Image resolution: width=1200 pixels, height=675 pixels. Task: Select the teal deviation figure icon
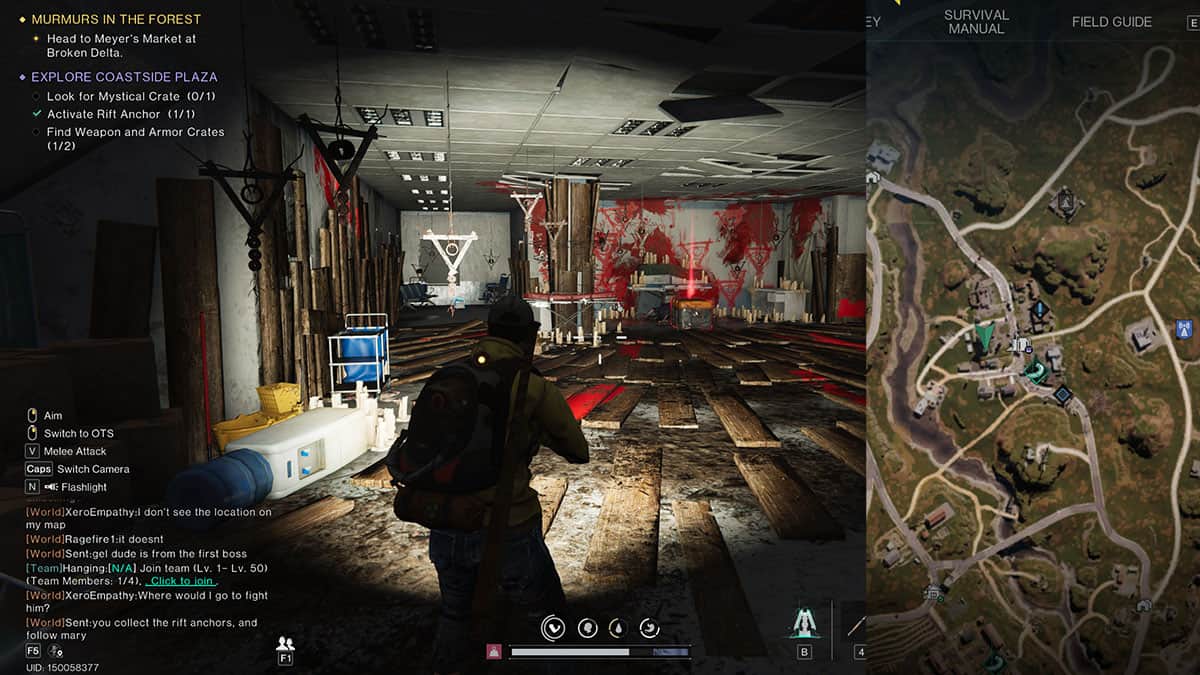pos(804,624)
